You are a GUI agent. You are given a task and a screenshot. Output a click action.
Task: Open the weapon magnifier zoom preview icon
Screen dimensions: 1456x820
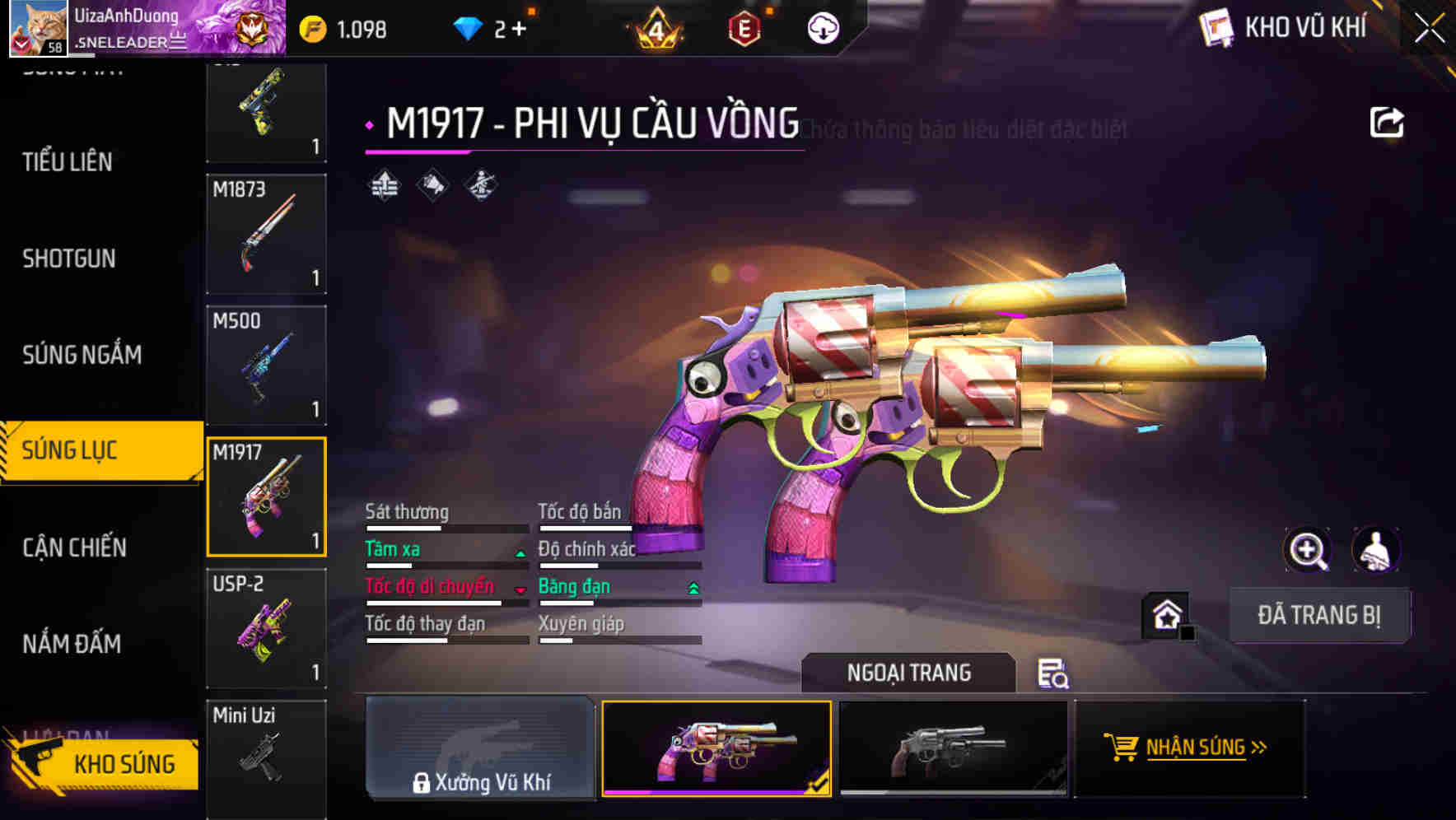point(1308,550)
